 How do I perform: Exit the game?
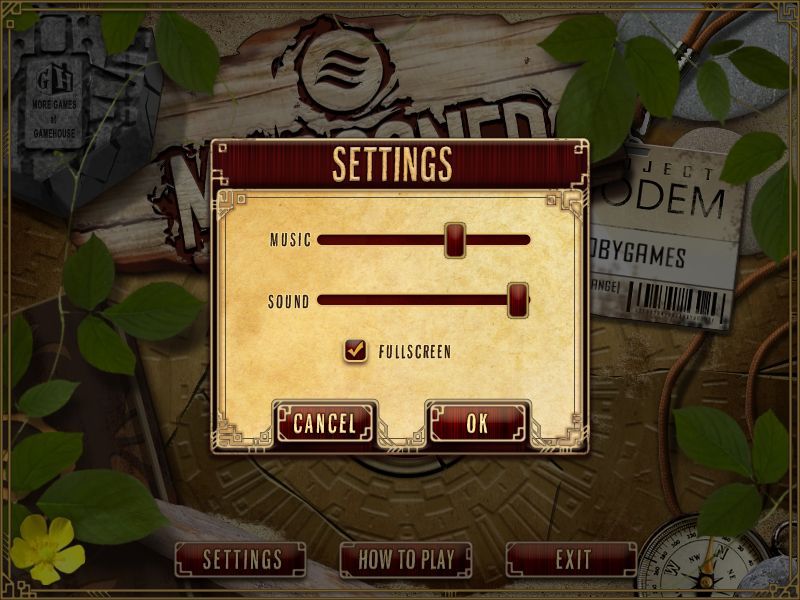[572, 559]
